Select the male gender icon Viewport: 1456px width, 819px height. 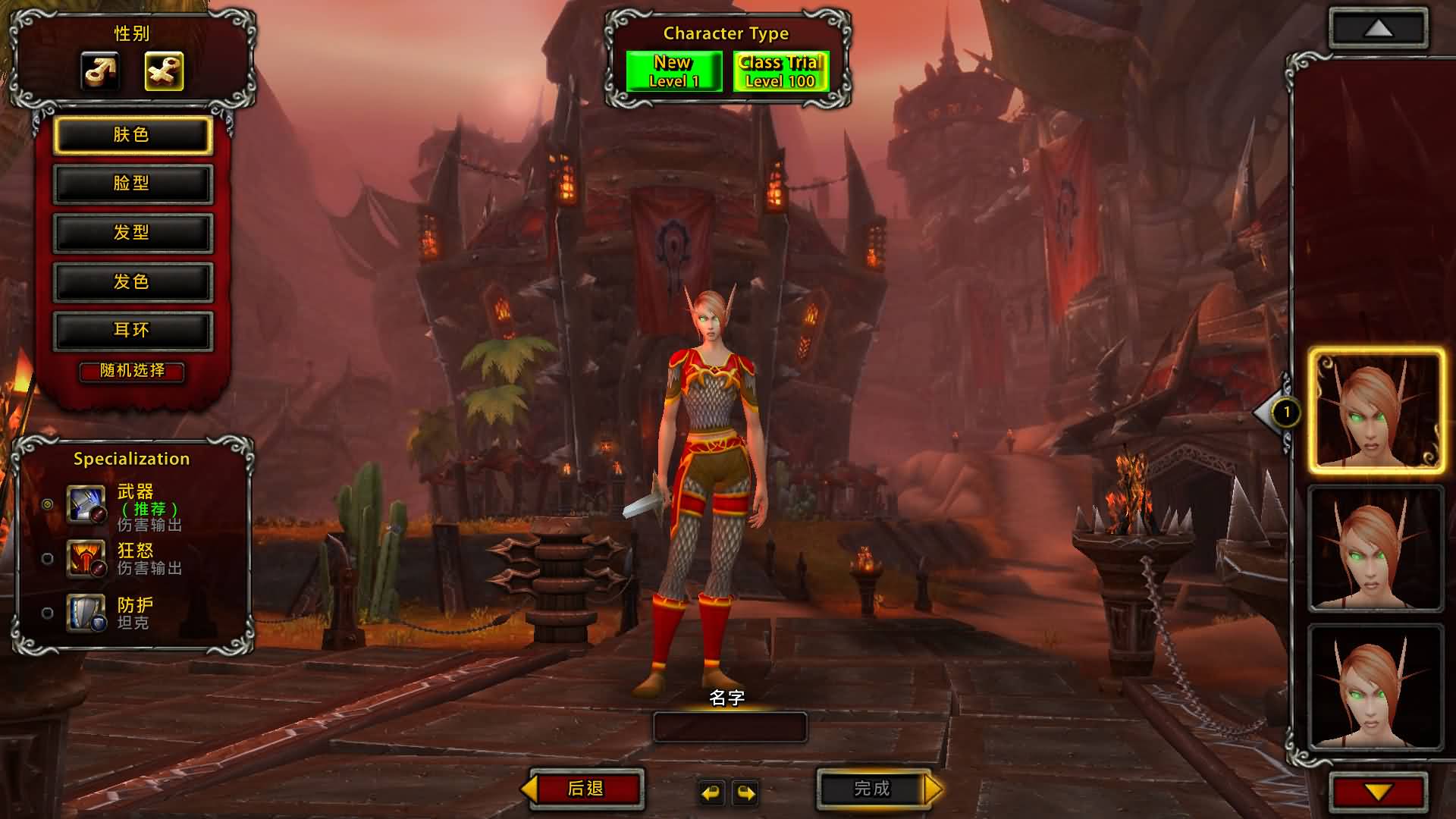100,71
